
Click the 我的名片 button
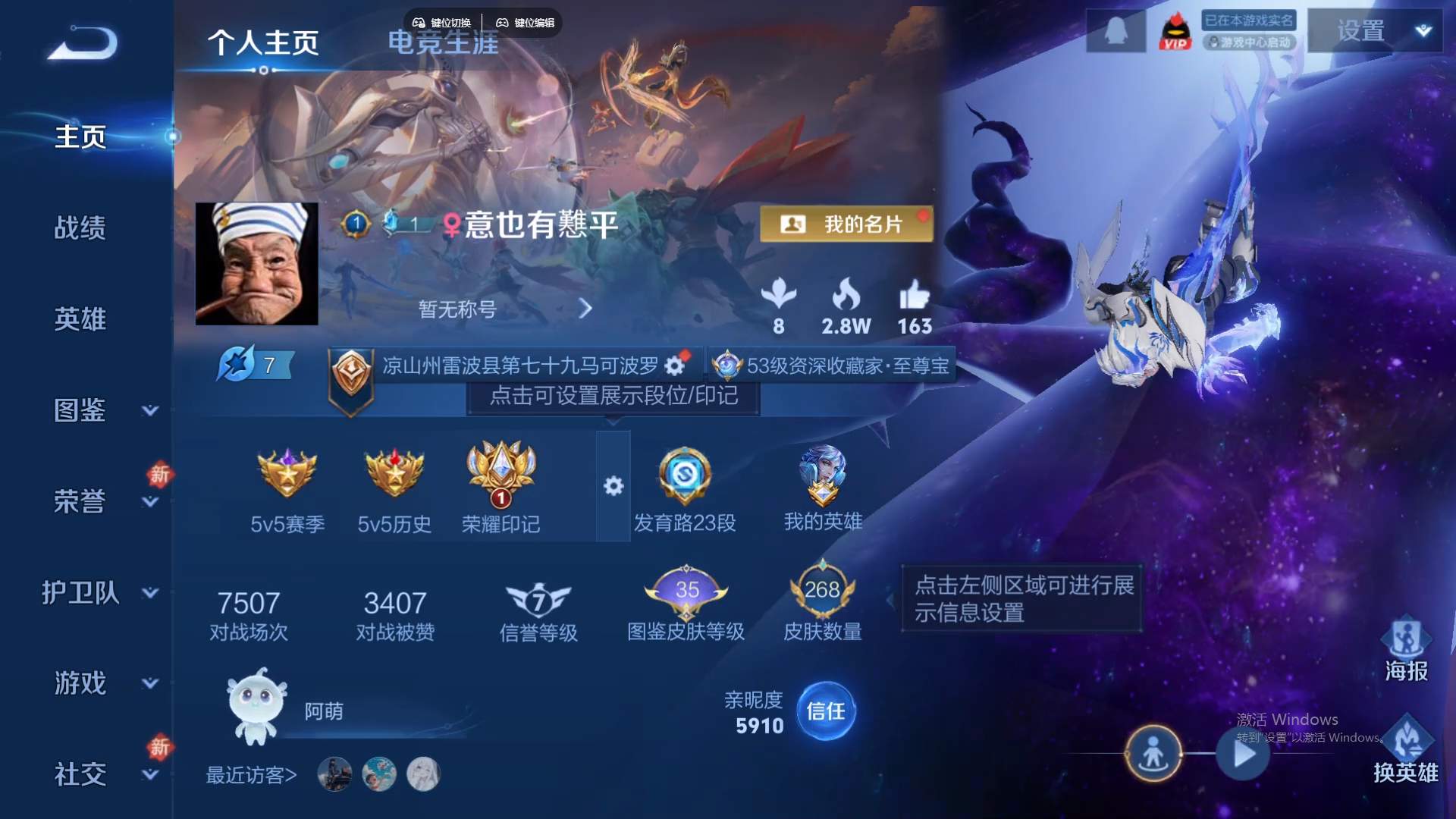847,224
